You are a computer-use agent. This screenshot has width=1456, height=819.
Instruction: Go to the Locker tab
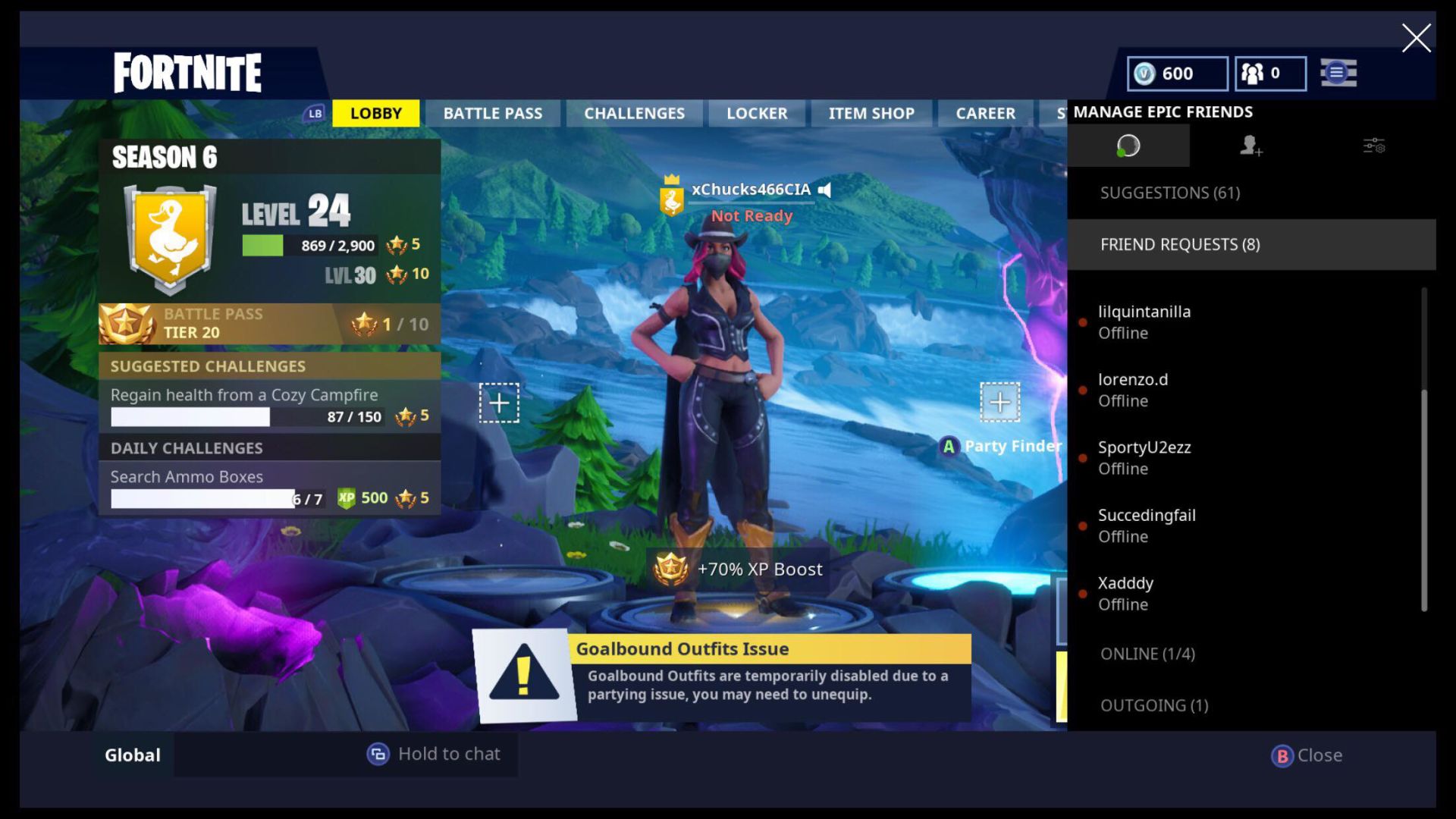(x=757, y=114)
